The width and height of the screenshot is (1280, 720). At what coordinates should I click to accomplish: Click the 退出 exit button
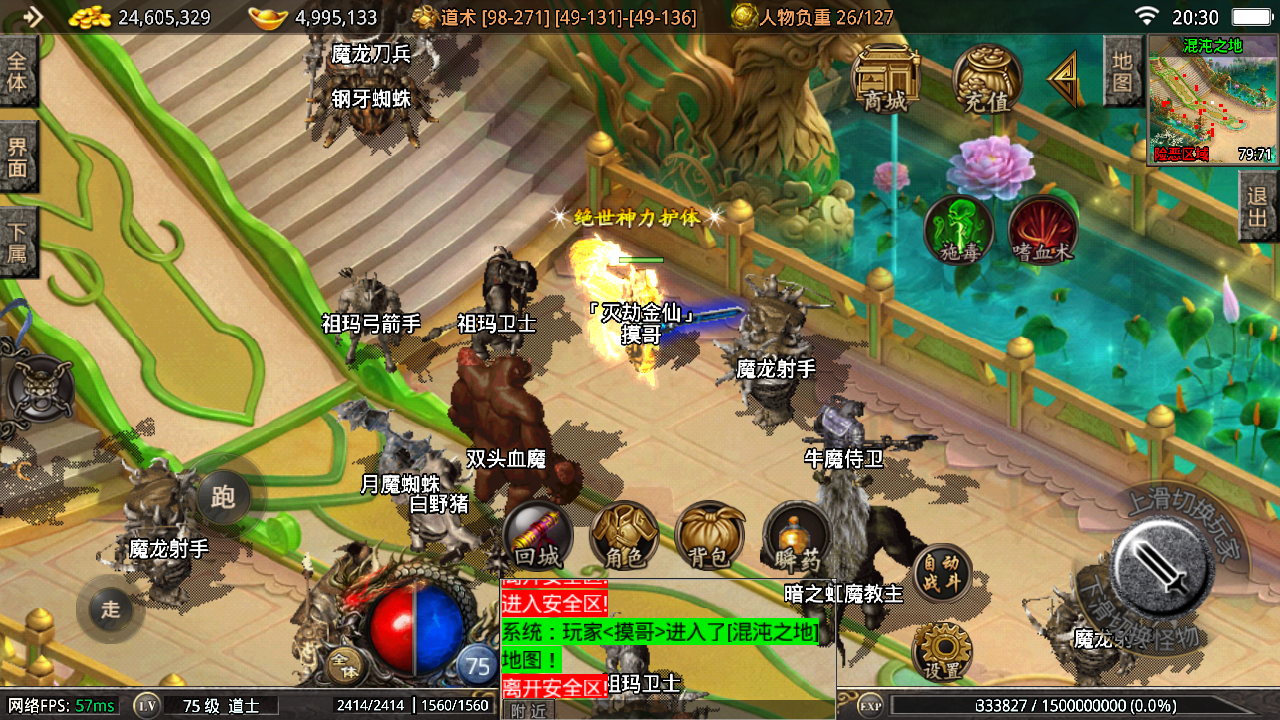(x=1258, y=206)
